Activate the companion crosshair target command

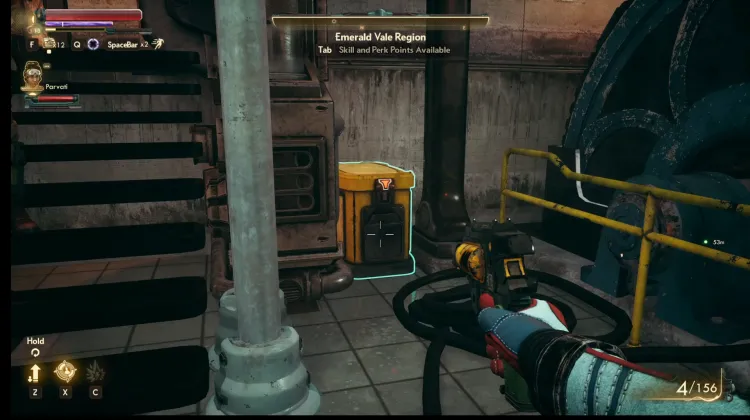[x=65, y=373]
